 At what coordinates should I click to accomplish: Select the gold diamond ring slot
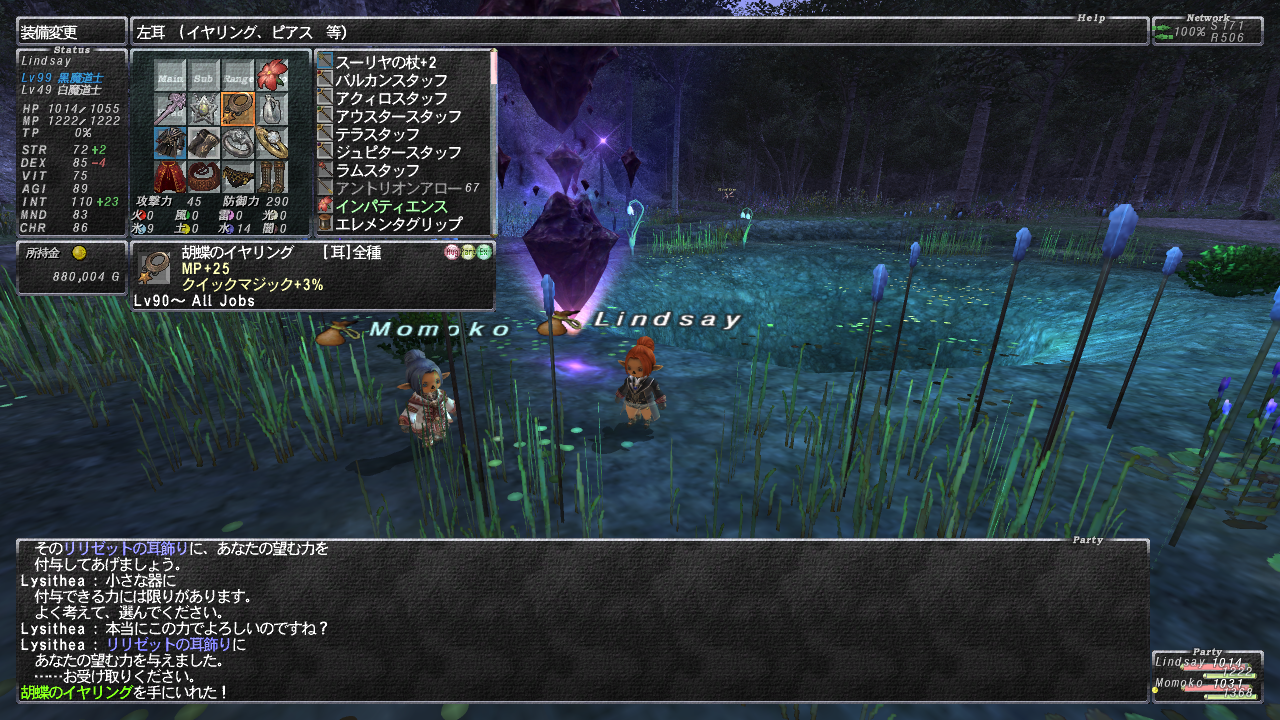pyautogui.click(x=272, y=142)
